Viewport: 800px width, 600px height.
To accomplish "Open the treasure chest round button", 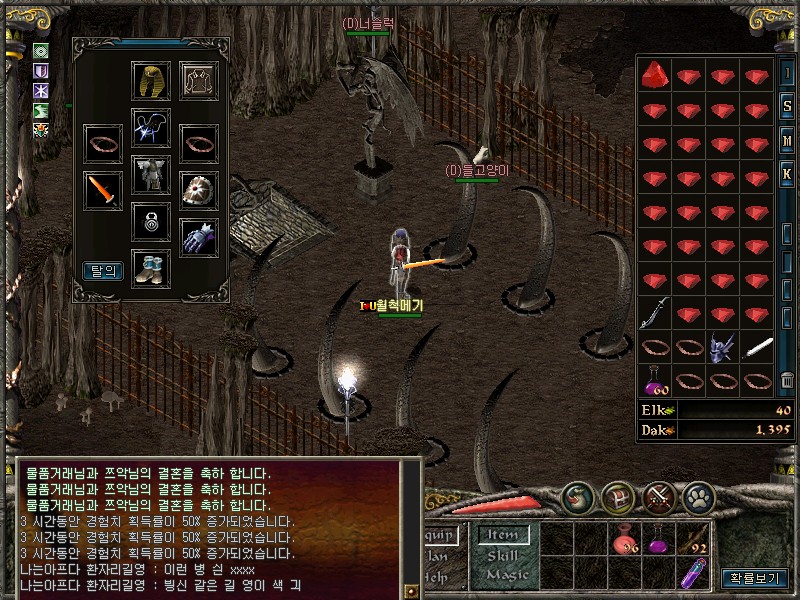I will coord(619,497).
